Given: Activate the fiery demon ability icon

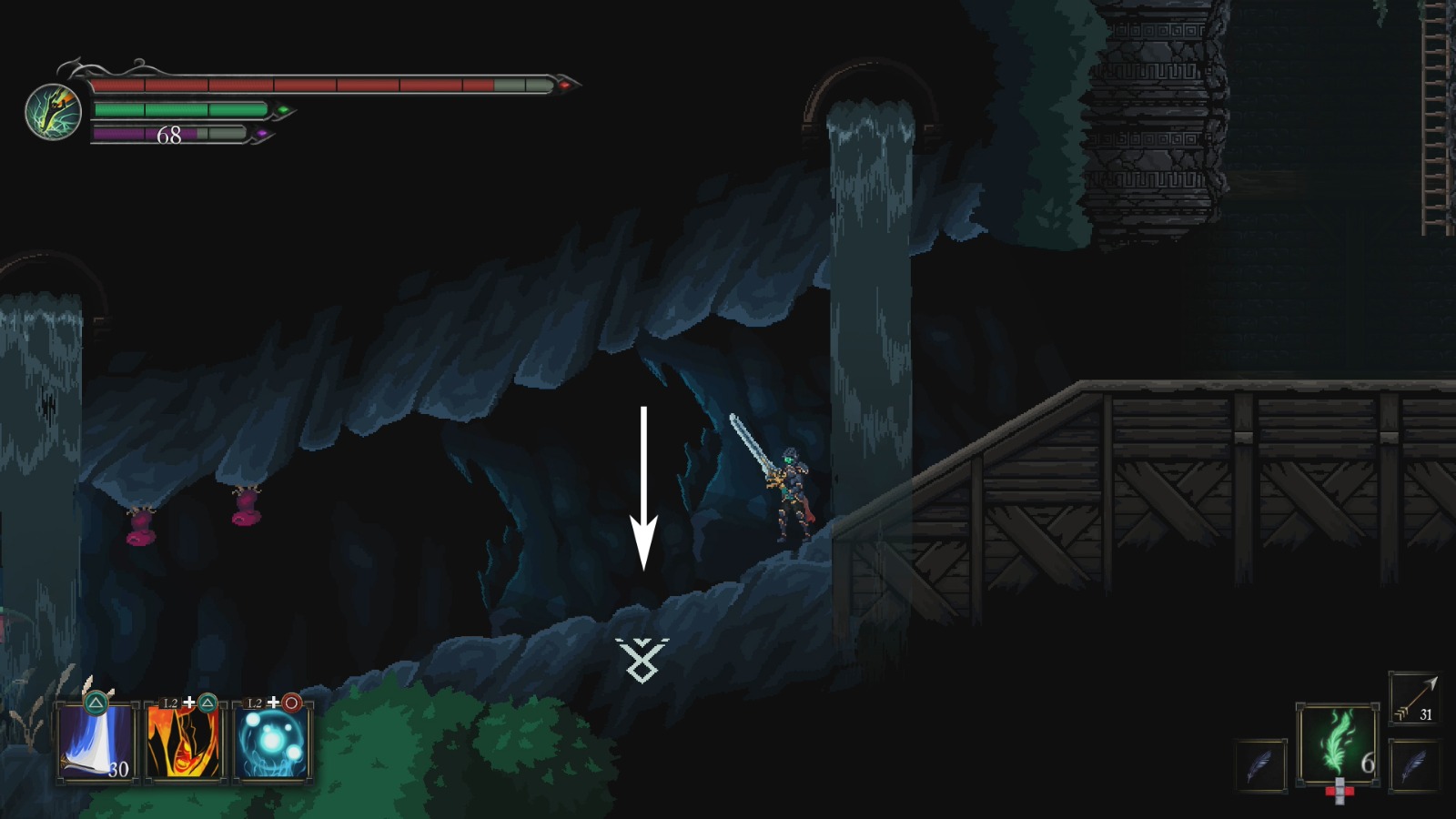Looking at the screenshot, I should tap(185, 742).
